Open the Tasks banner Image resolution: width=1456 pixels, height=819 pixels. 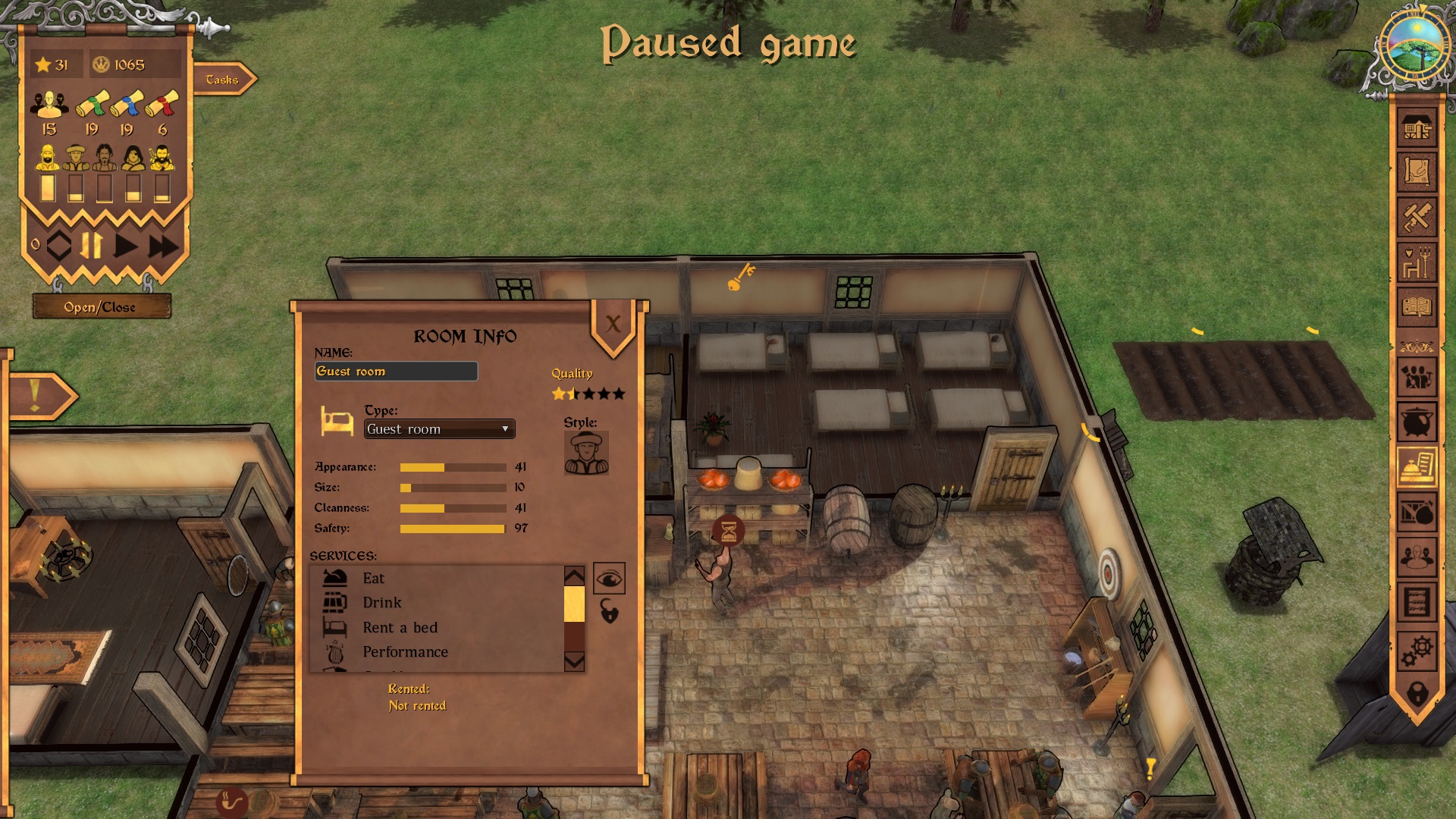[x=223, y=80]
